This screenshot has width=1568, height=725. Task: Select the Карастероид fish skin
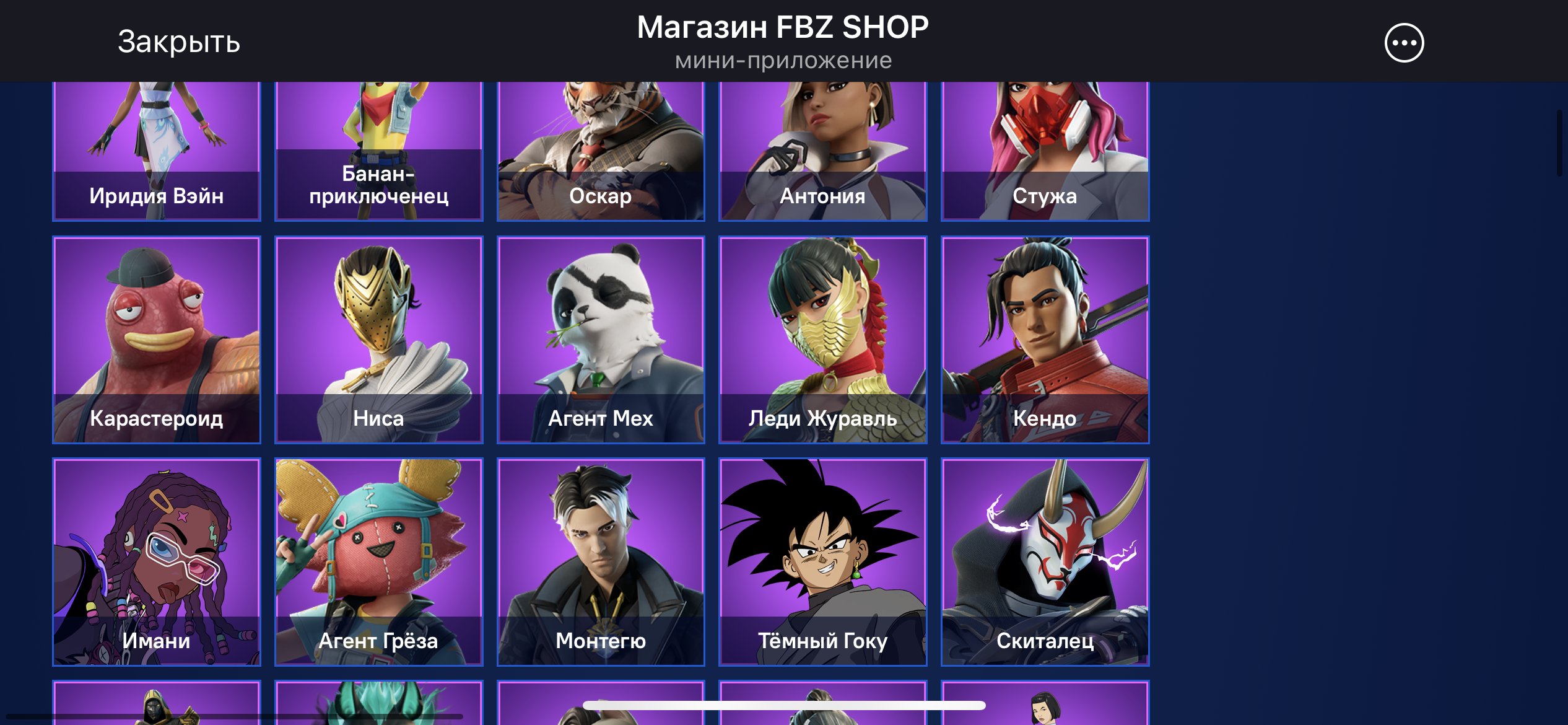click(x=156, y=340)
